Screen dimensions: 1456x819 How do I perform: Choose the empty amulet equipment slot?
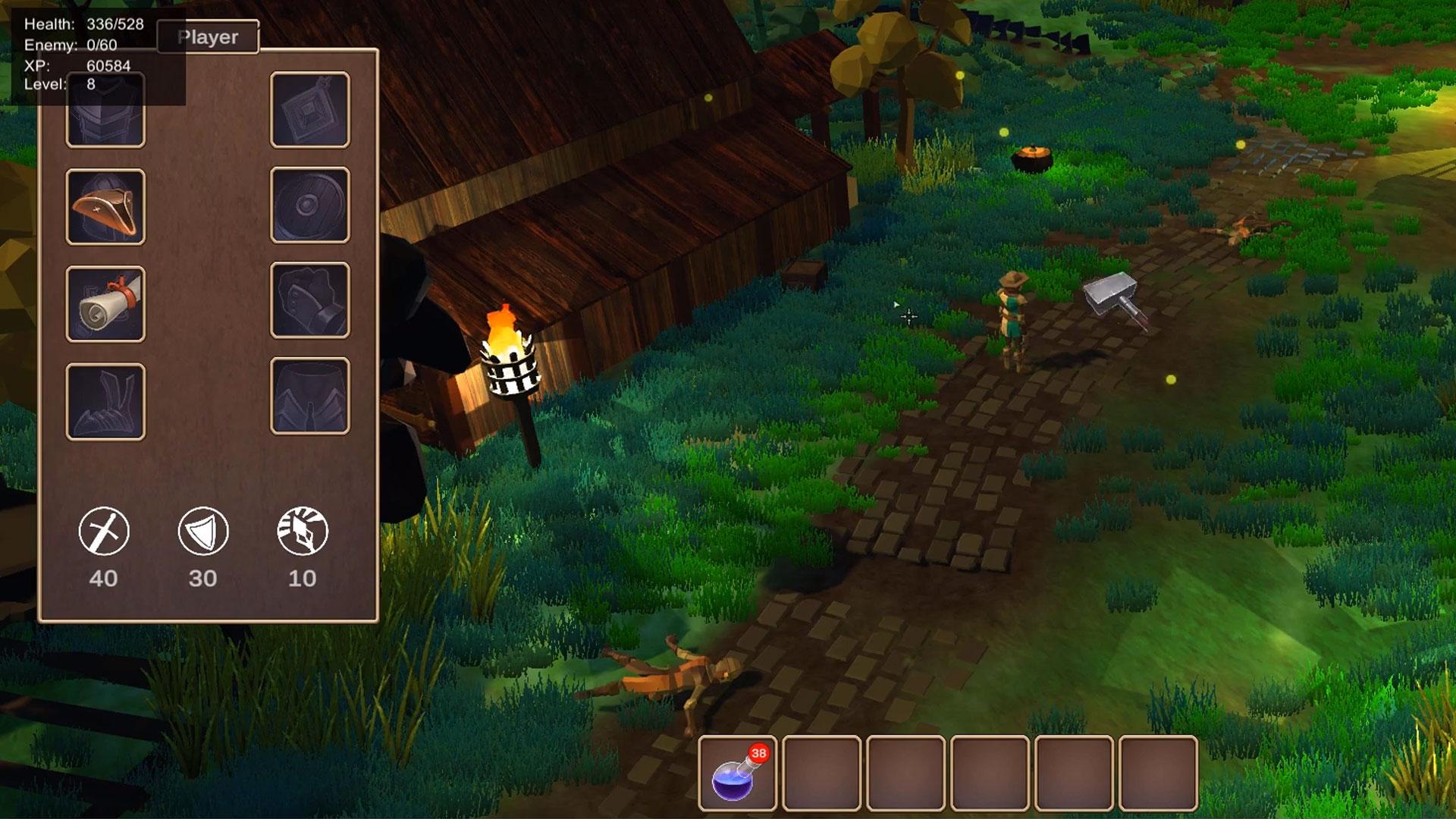tap(309, 110)
